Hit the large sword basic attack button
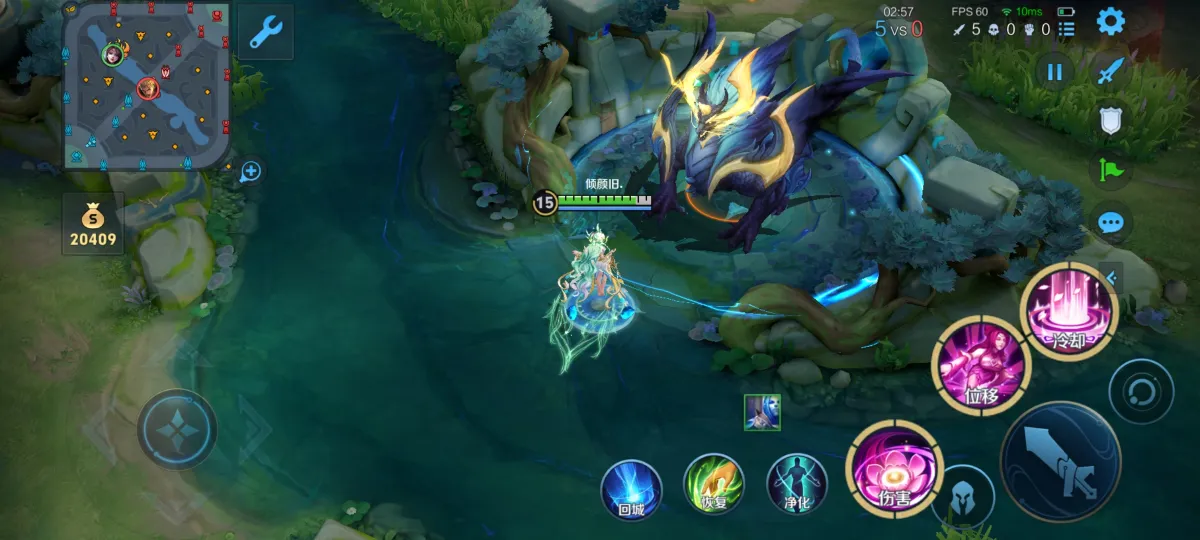 [x=1060, y=461]
